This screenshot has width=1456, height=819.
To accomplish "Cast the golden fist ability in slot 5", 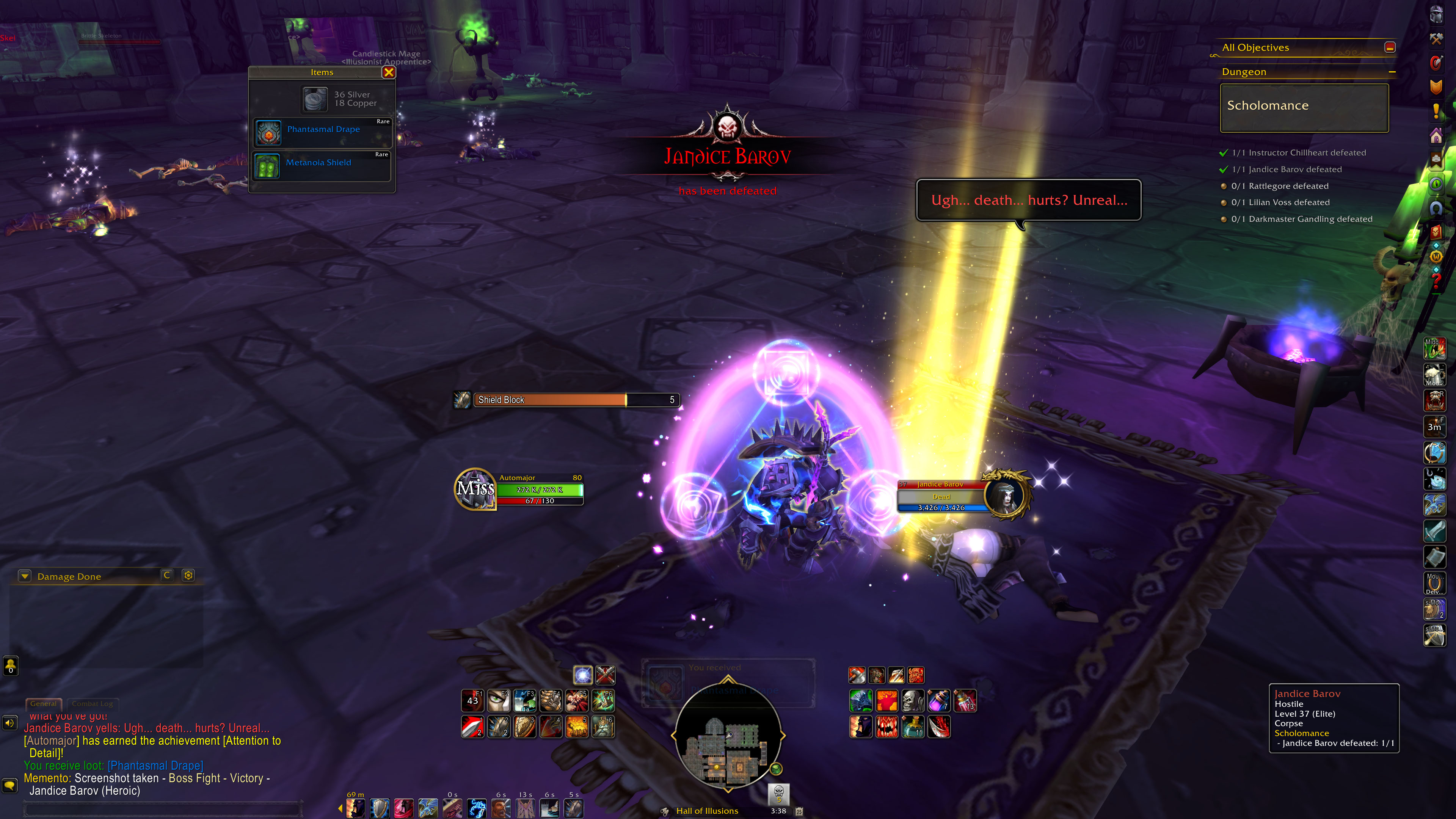I will (576, 727).
